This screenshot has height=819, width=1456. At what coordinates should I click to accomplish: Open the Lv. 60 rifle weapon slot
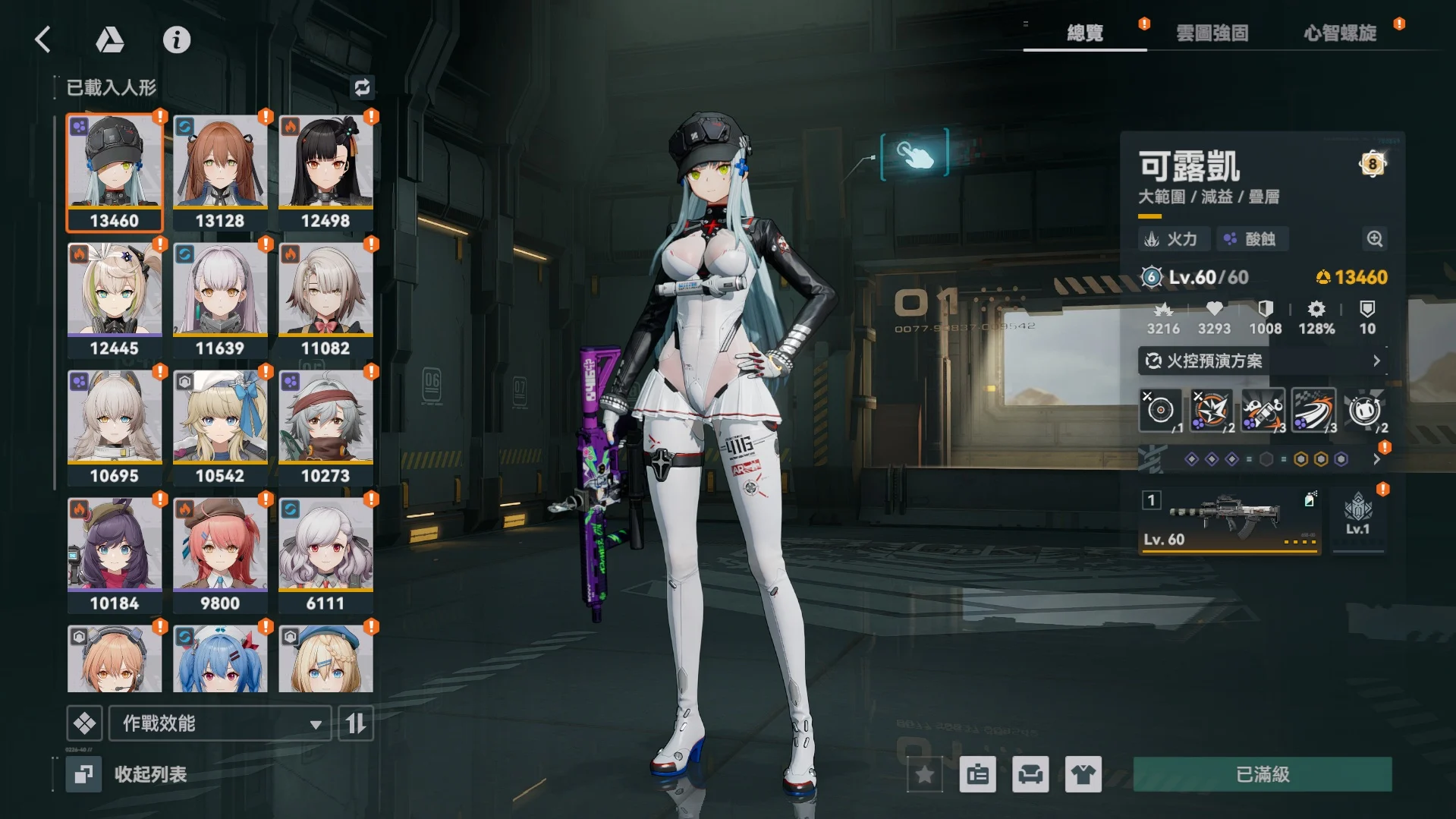[1229, 521]
